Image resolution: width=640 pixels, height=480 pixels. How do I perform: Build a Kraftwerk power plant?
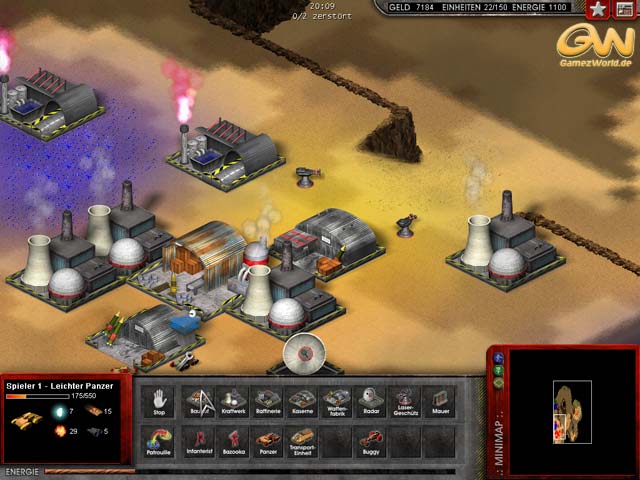232,402
